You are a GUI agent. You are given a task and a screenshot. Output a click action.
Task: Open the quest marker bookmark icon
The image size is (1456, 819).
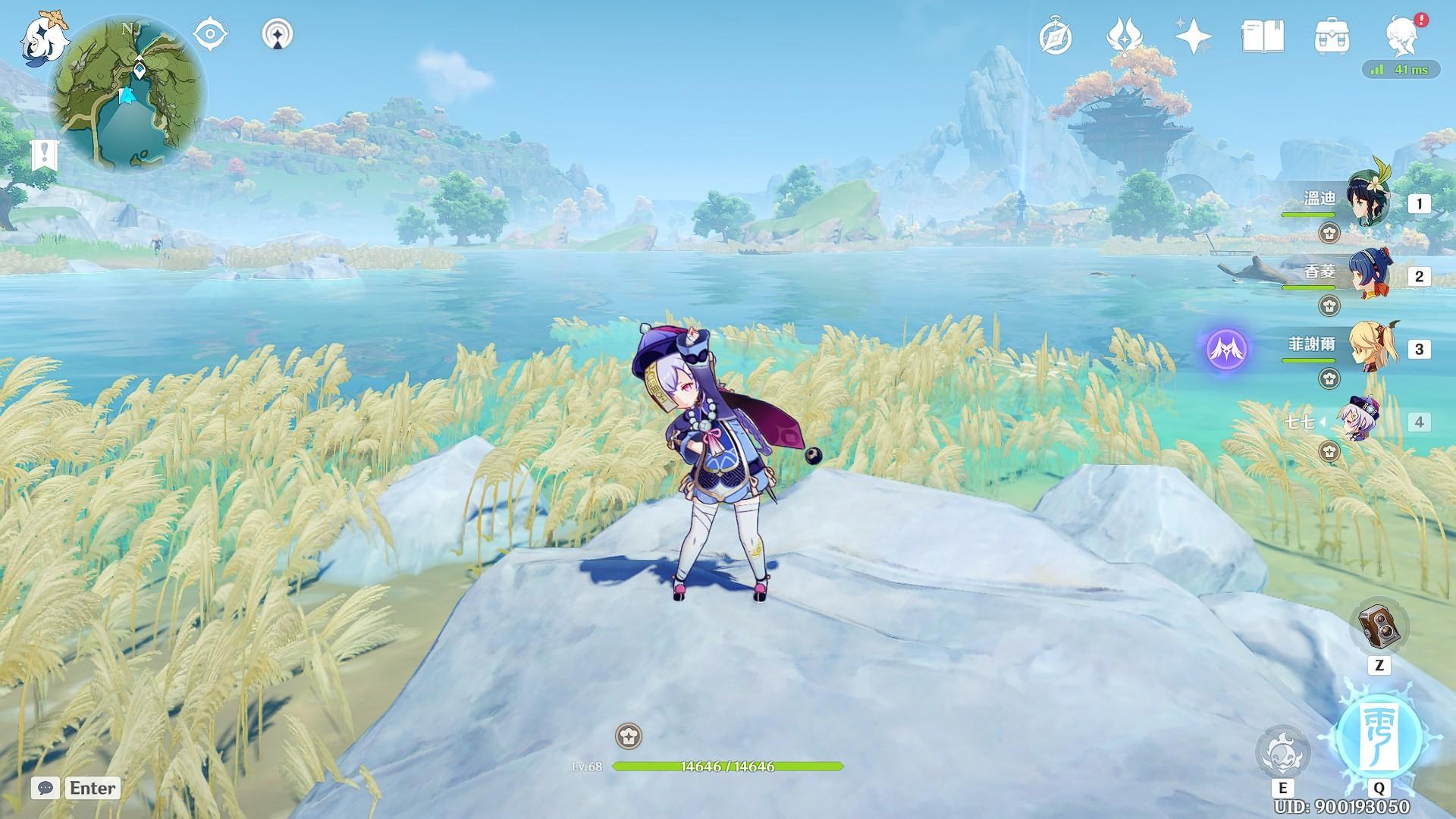45,155
